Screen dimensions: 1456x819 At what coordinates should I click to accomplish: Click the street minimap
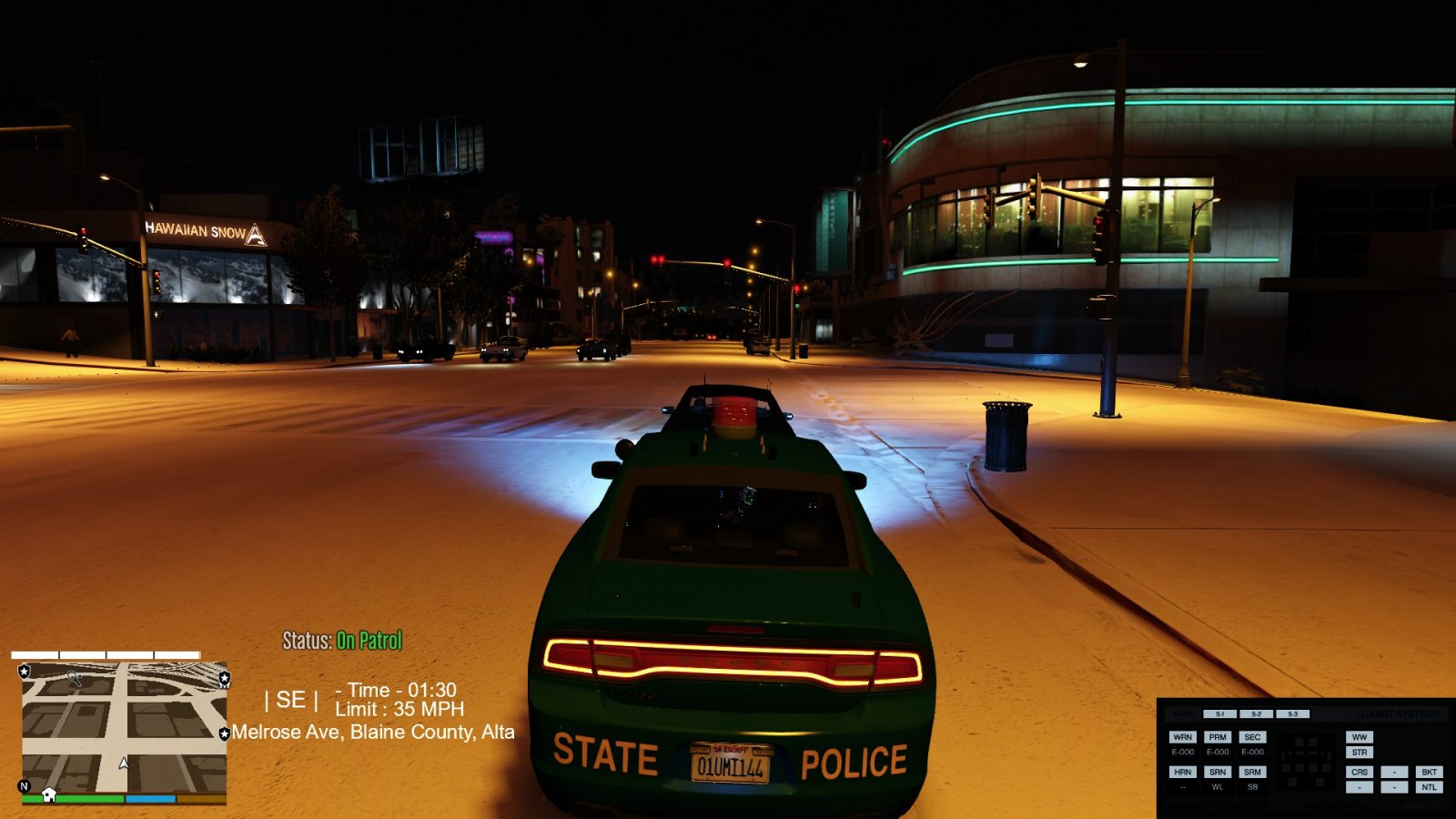click(x=124, y=728)
